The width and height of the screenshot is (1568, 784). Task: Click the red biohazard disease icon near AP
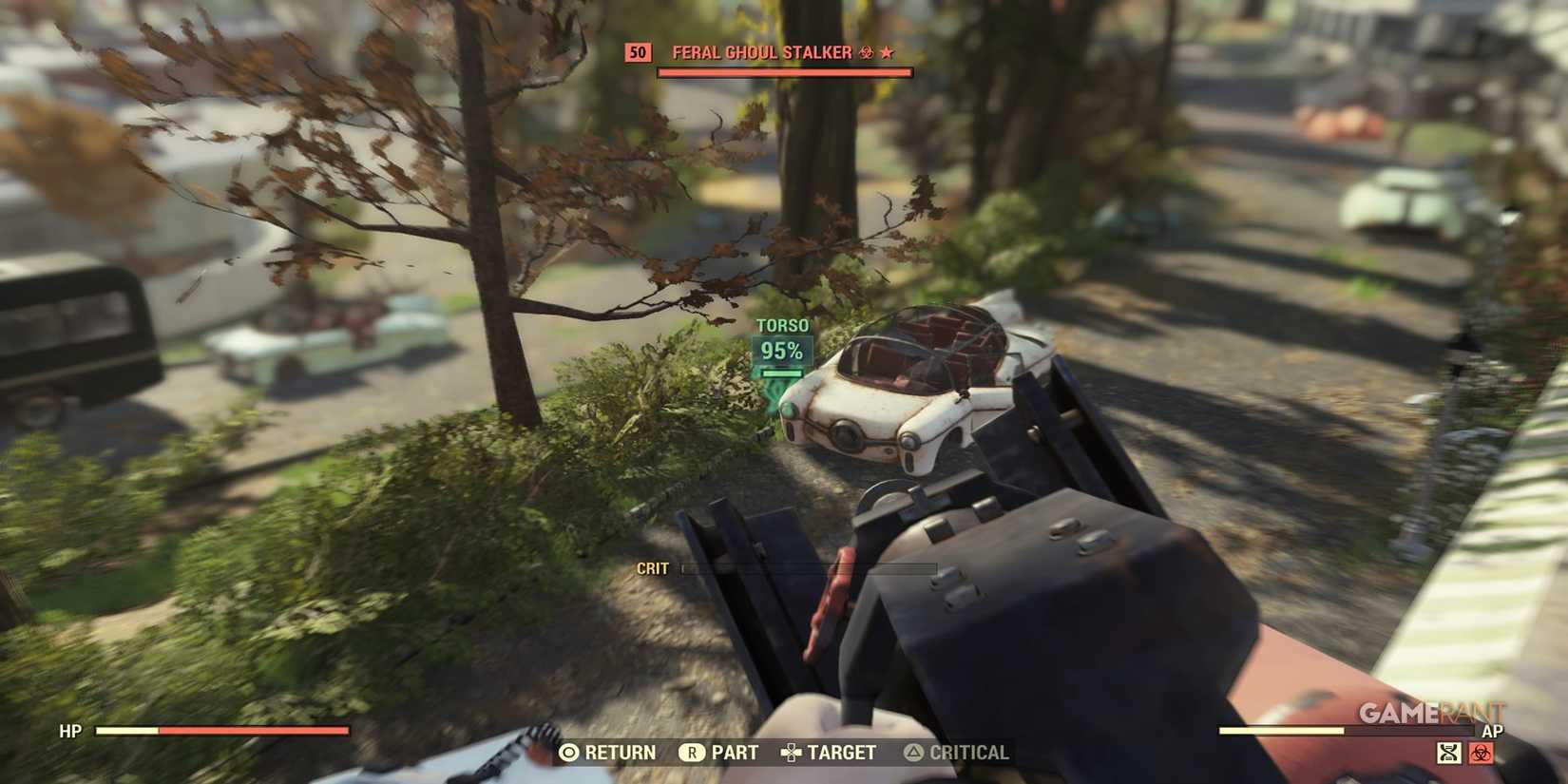point(1481,752)
